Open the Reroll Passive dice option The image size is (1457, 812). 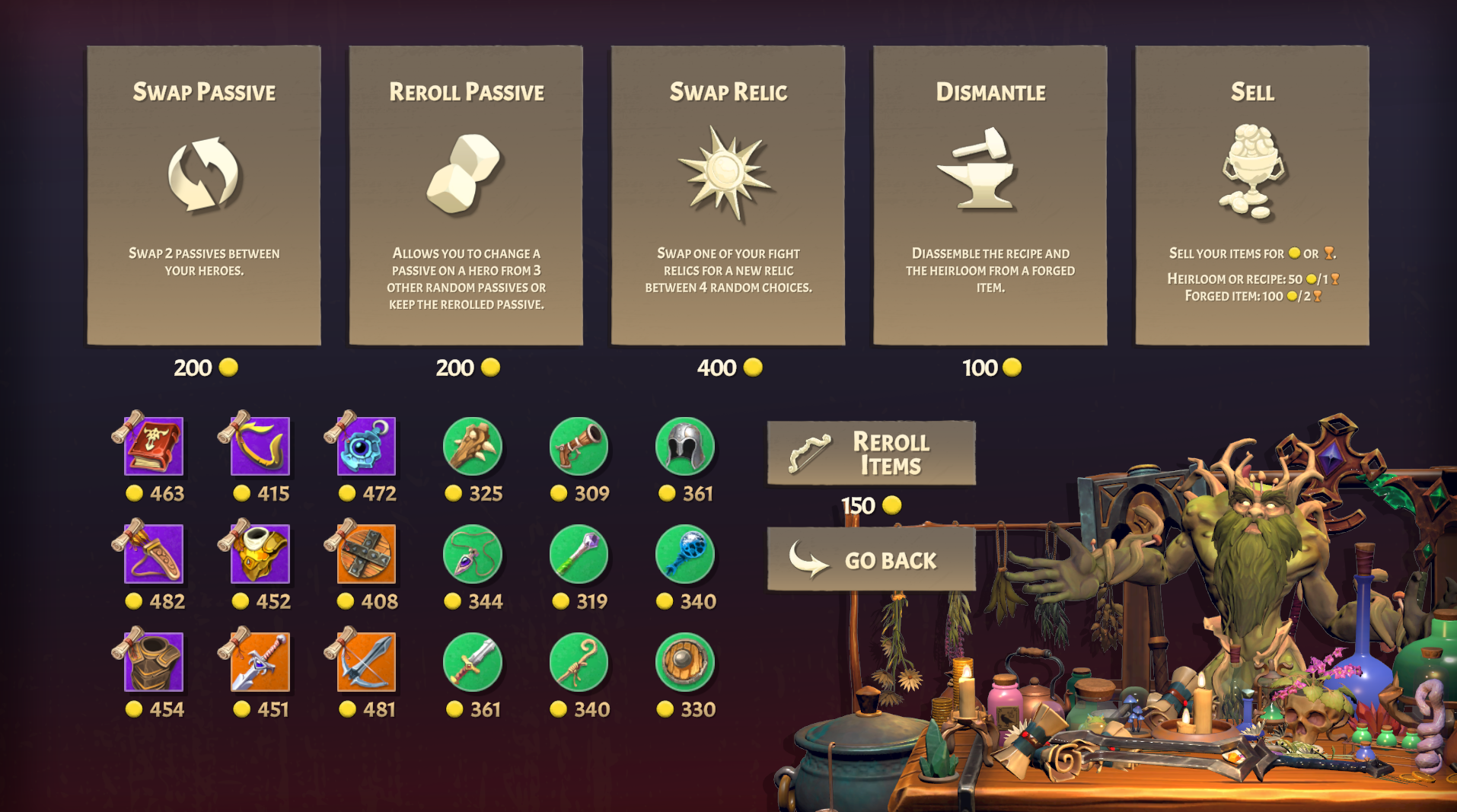[x=465, y=194]
